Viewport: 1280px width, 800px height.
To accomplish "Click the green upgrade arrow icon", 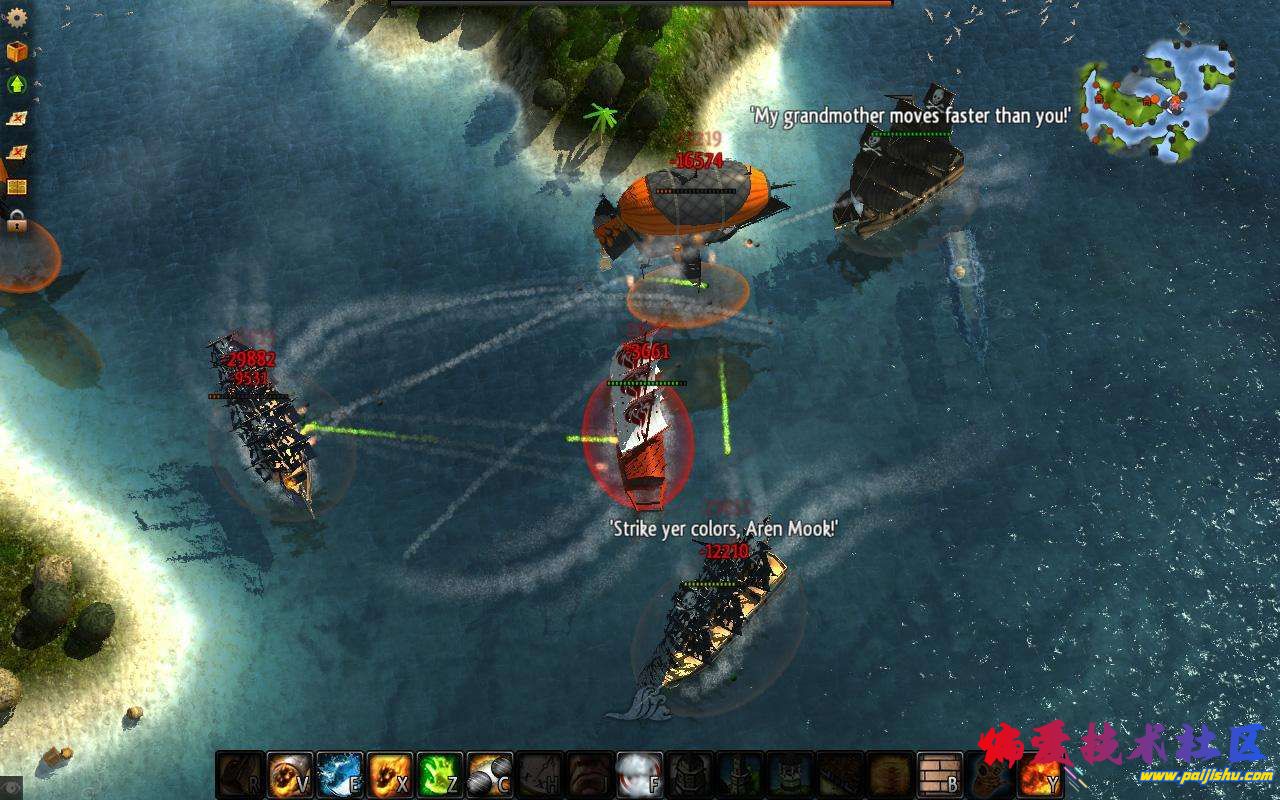I will pyautogui.click(x=16, y=84).
